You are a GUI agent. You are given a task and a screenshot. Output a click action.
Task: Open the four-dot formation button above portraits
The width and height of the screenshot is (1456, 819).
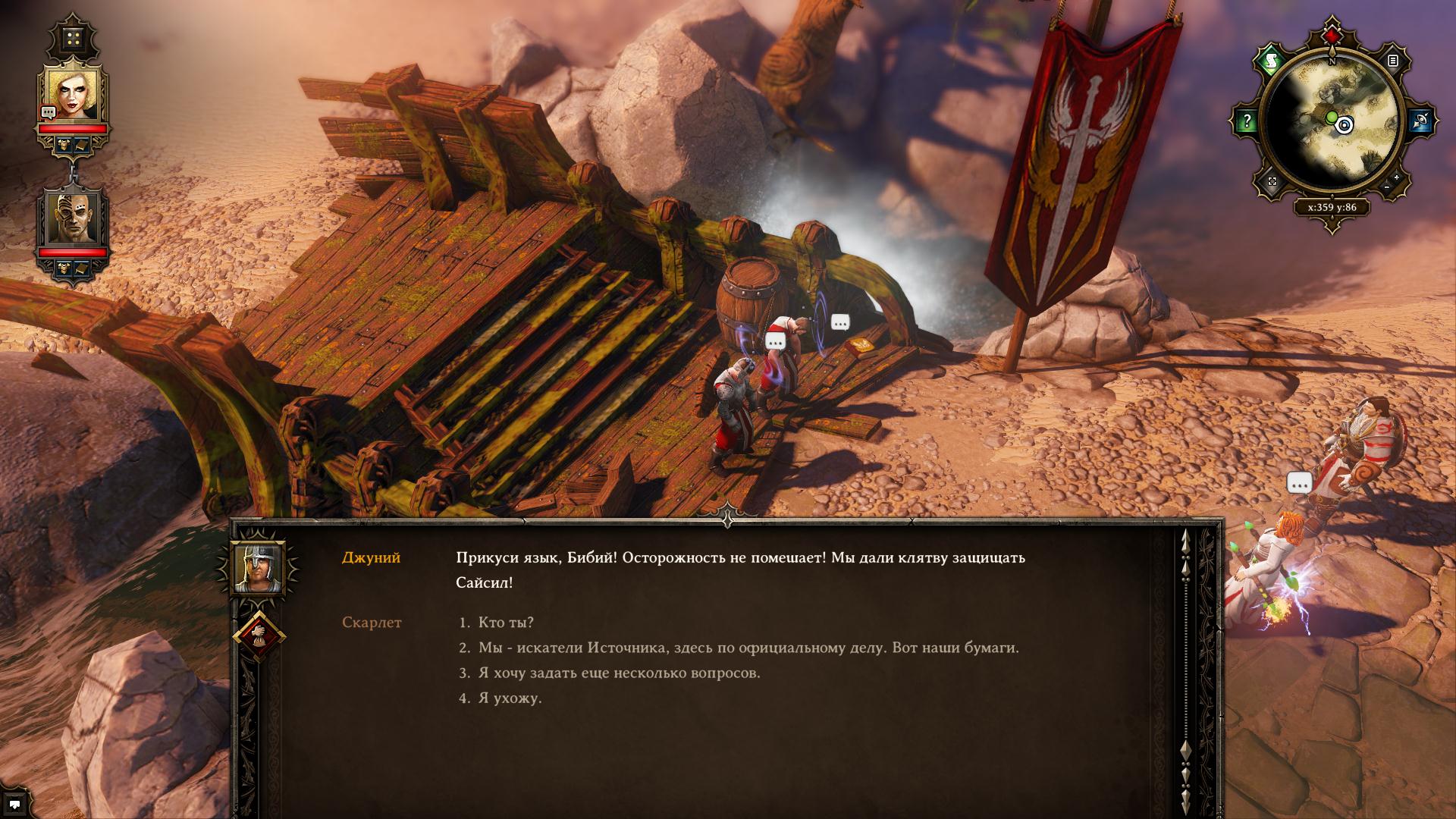[x=73, y=37]
